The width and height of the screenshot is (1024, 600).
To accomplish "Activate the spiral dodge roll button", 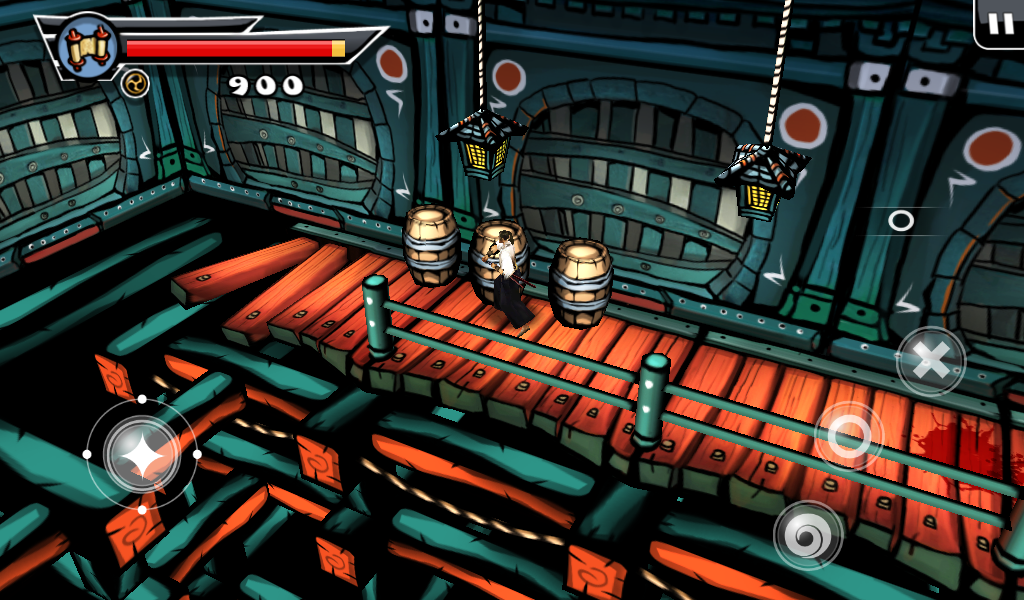I will click(807, 534).
